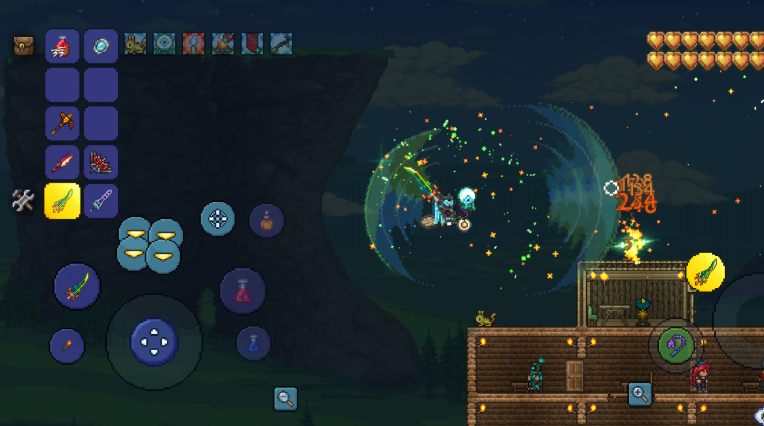Select the red fiery sword slot

(x=62, y=162)
